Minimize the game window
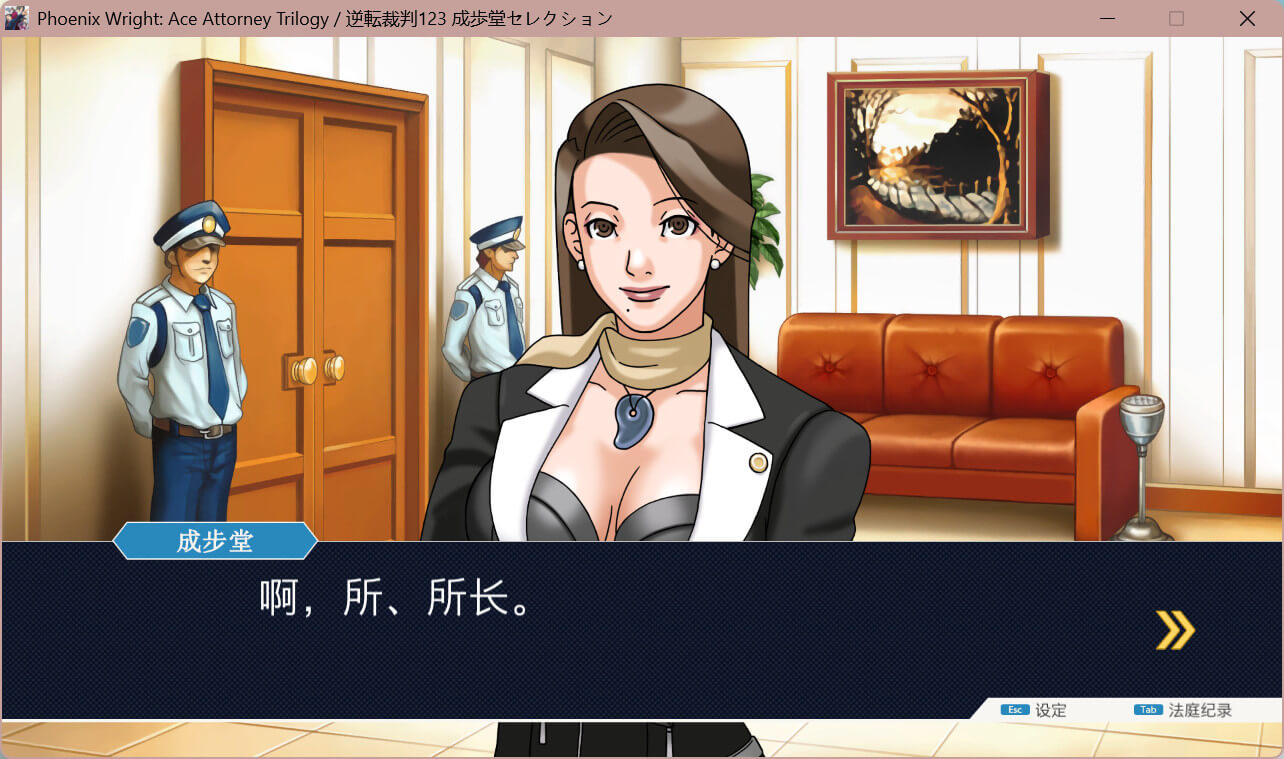Screen dimensions: 1284x759 1107,19
